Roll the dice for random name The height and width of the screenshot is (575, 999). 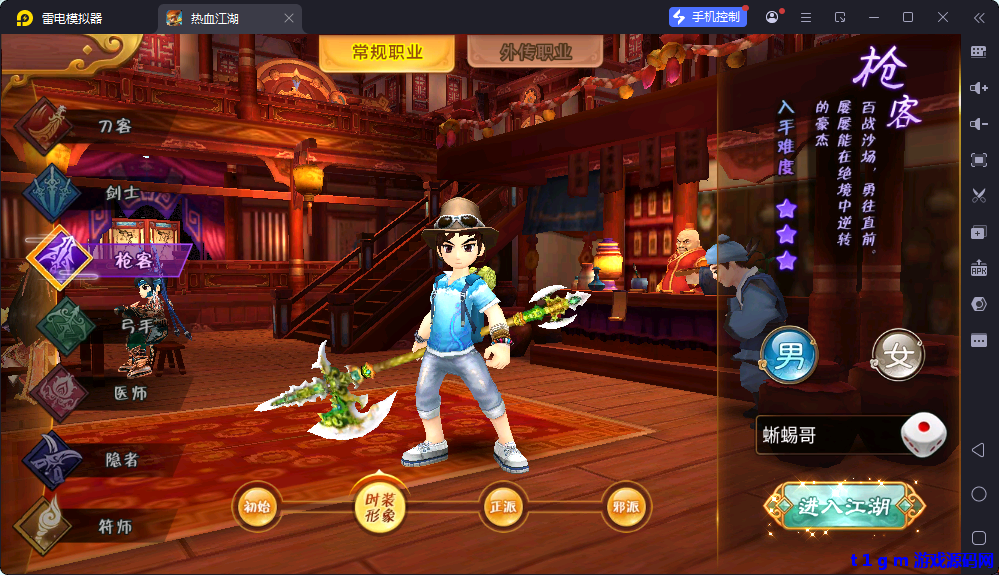click(923, 436)
